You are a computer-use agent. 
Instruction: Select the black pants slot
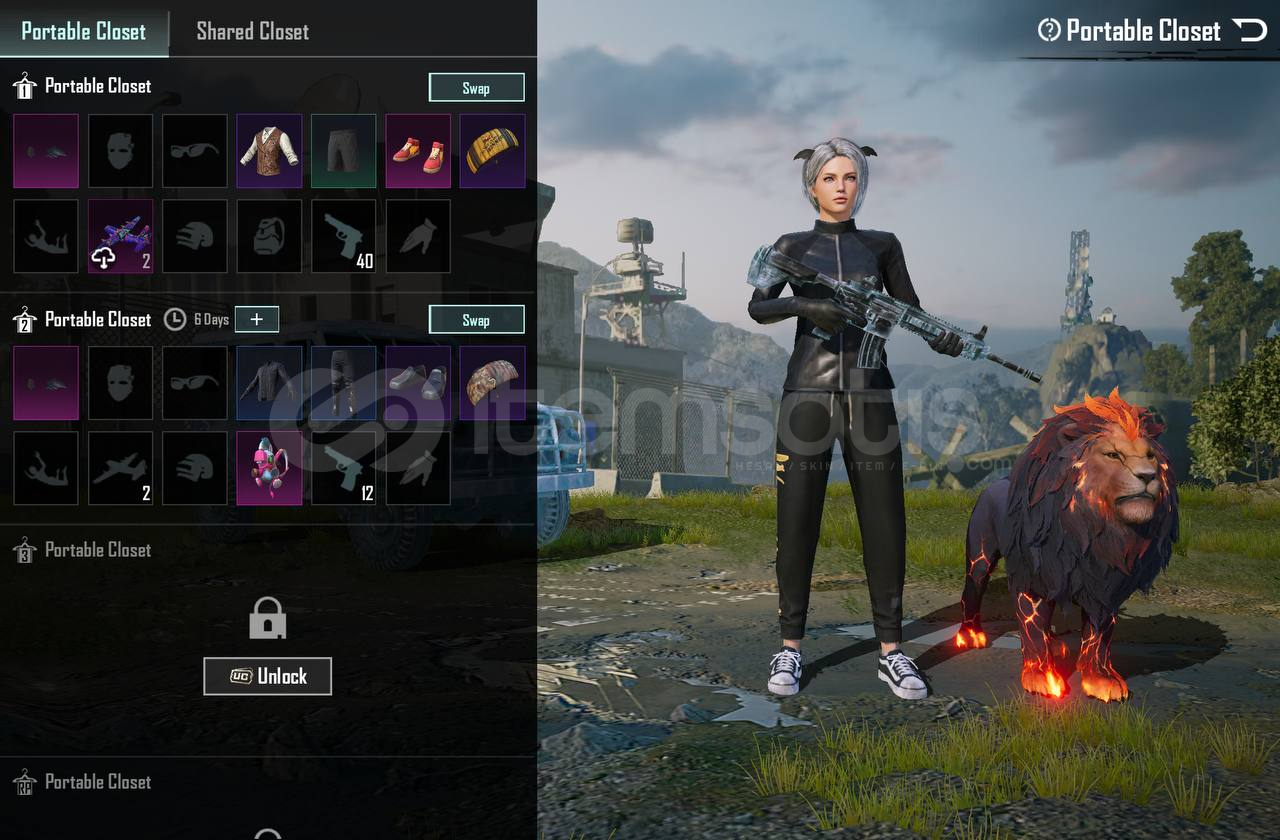coord(343,383)
